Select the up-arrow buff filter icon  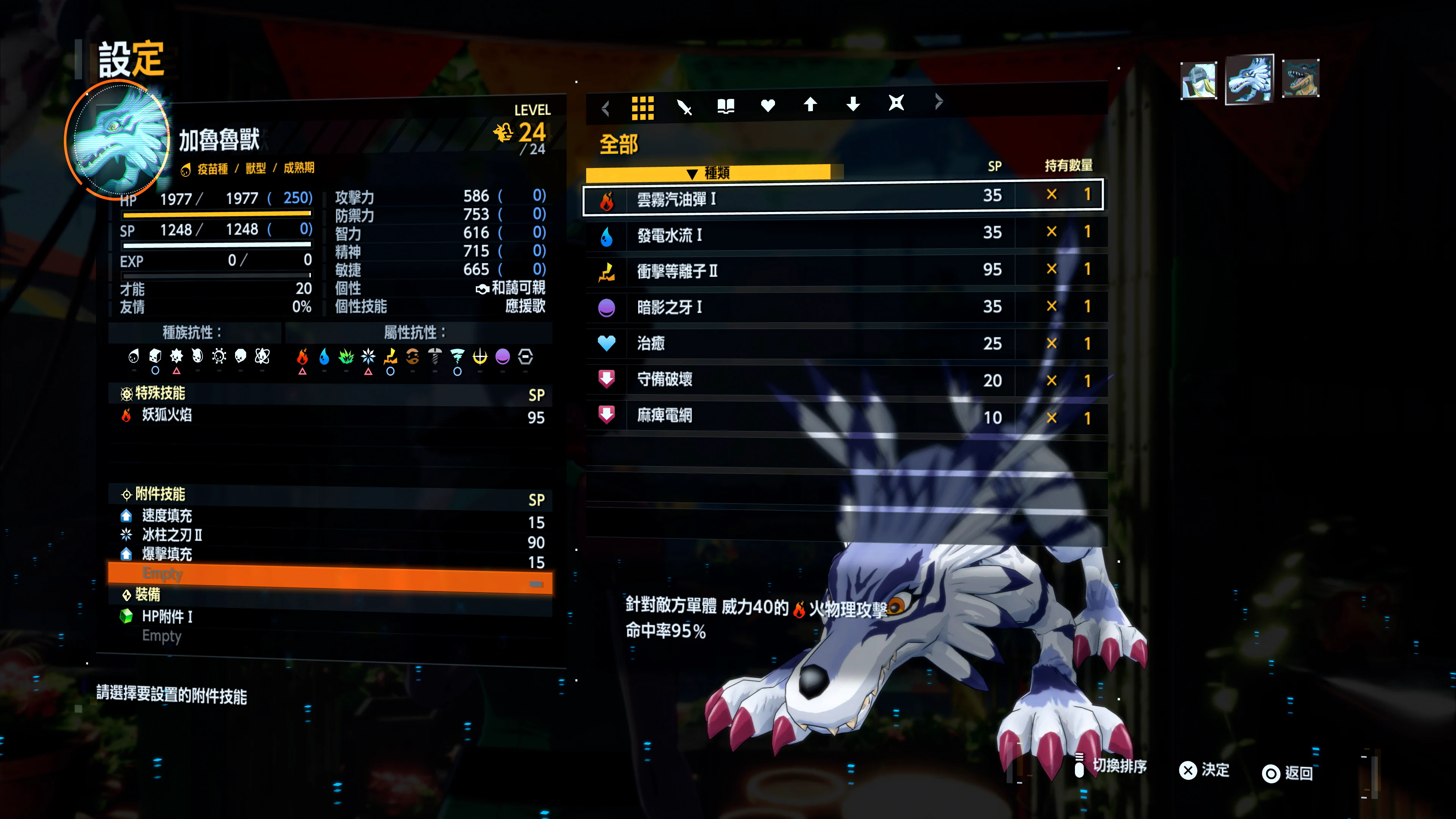811,105
